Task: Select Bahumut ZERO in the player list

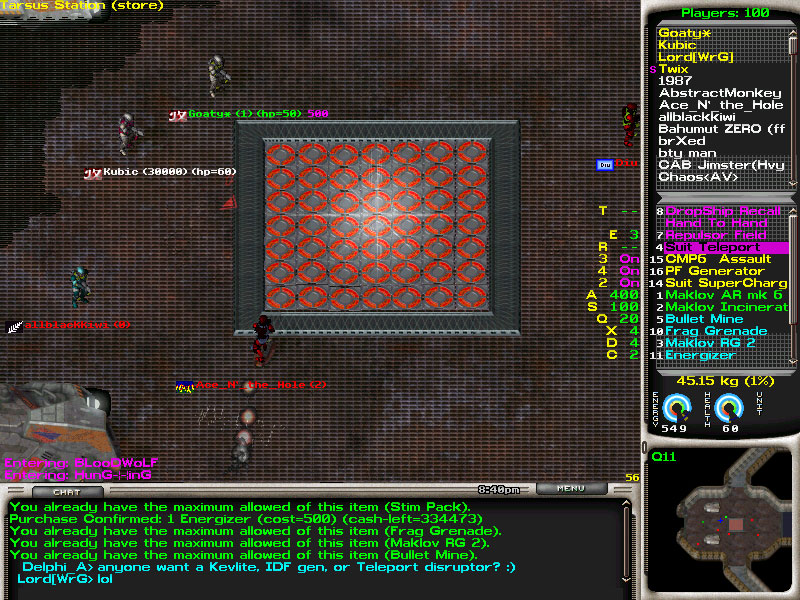Action: click(x=722, y=129)
